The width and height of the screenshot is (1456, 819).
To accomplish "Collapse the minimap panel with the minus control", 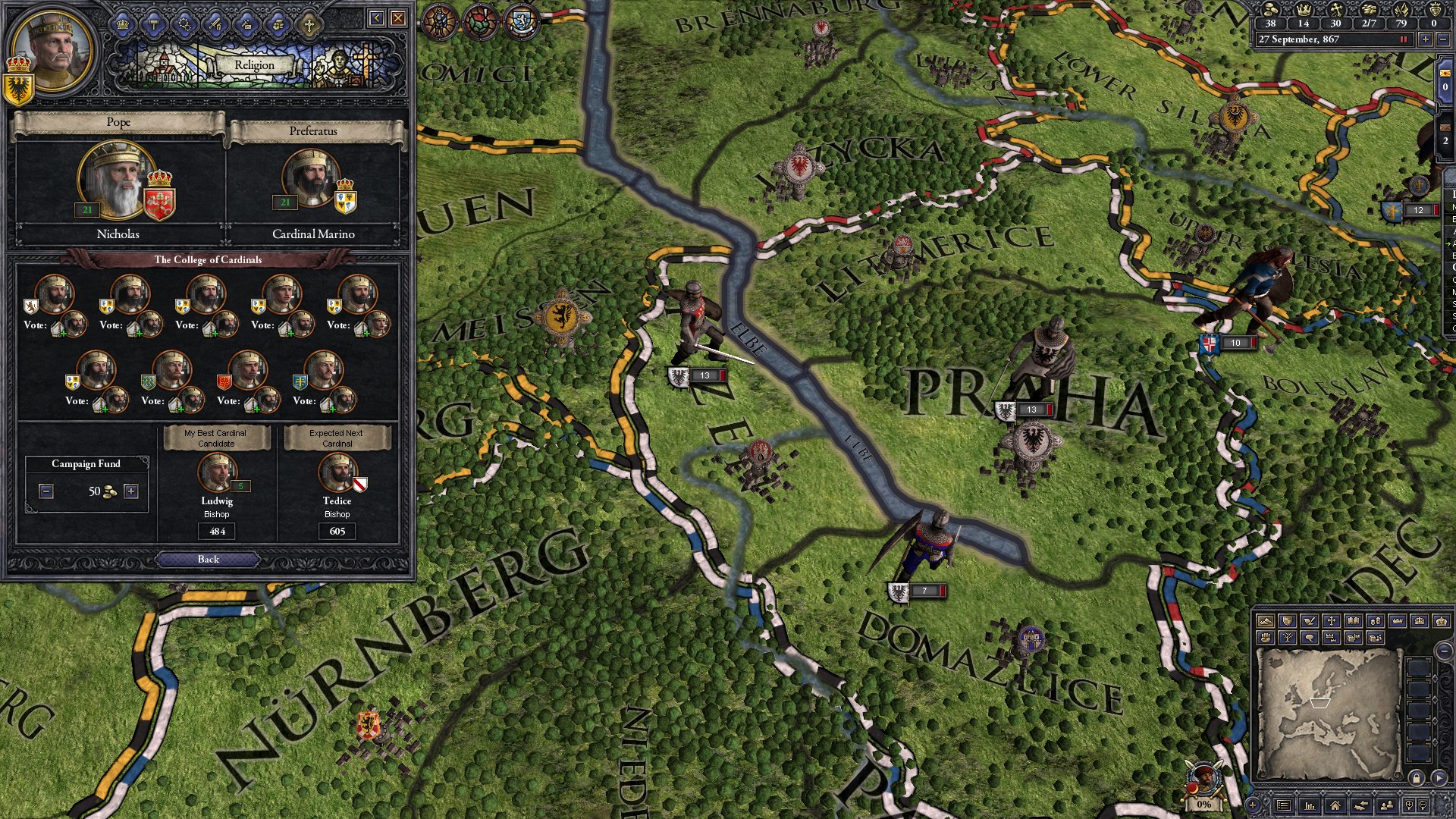I will point(1443,651).
